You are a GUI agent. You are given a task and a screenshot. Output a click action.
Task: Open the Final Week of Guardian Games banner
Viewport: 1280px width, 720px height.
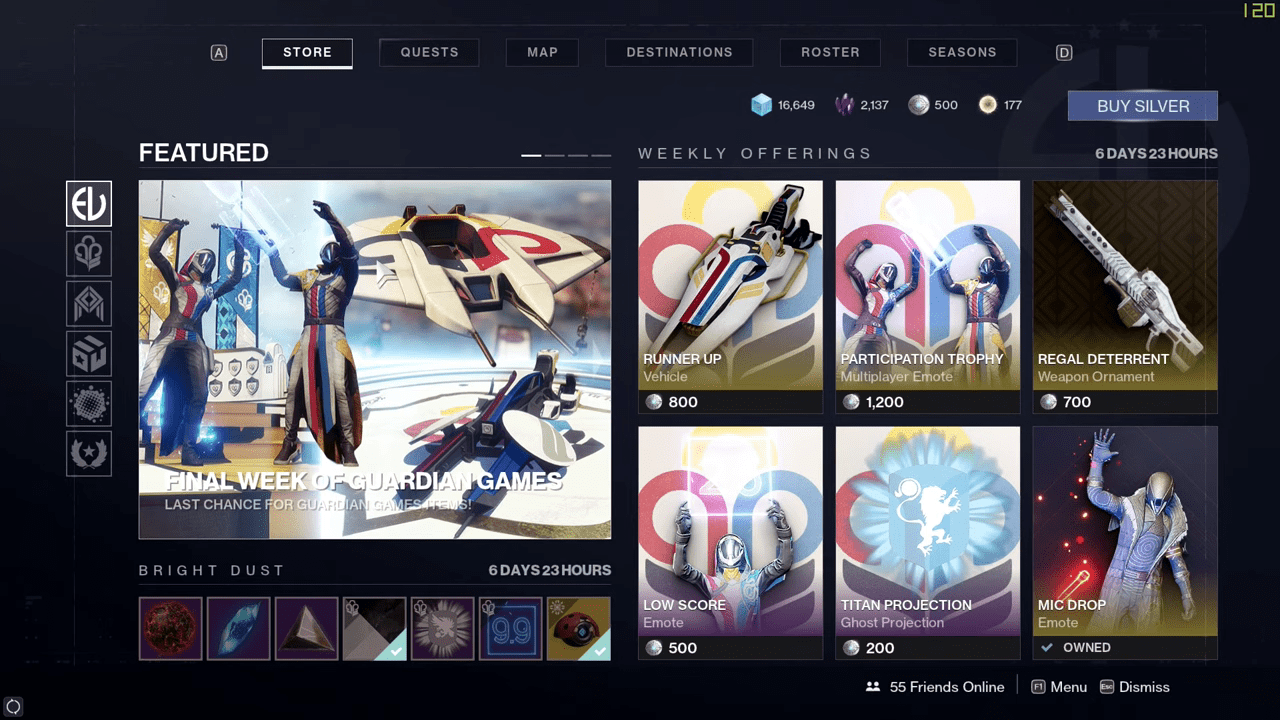tap(375, 359)
